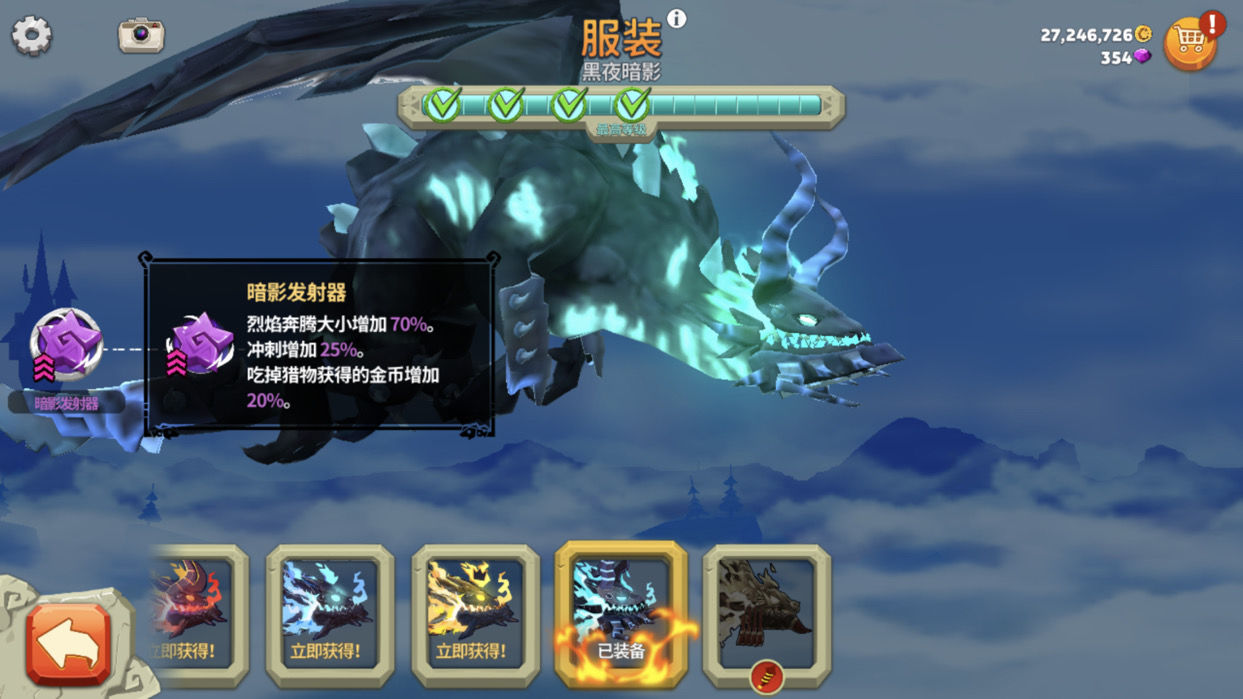Open the settings gear menu

[31, 35]
